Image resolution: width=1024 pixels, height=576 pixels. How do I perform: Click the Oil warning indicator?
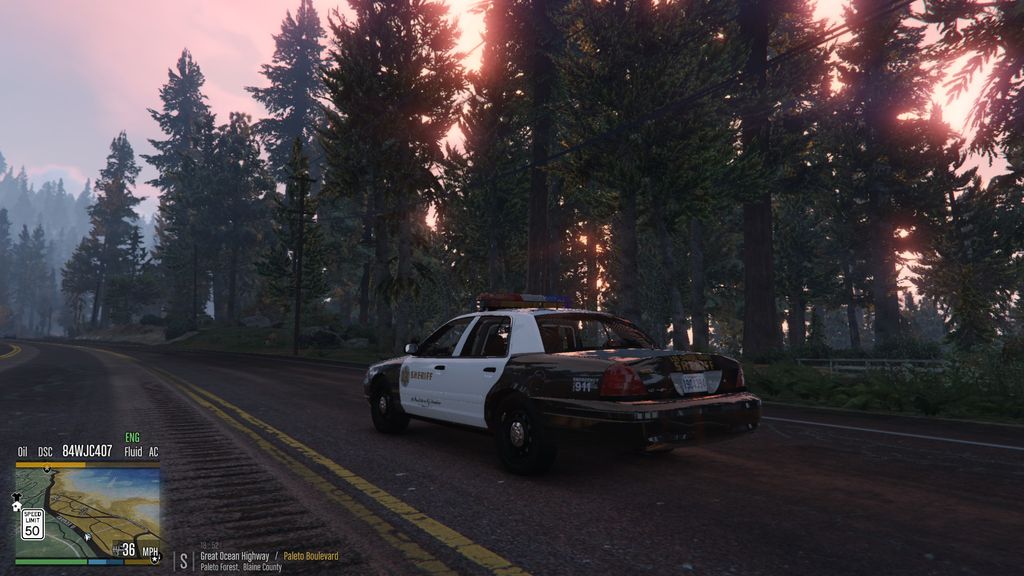coord(22,452)
